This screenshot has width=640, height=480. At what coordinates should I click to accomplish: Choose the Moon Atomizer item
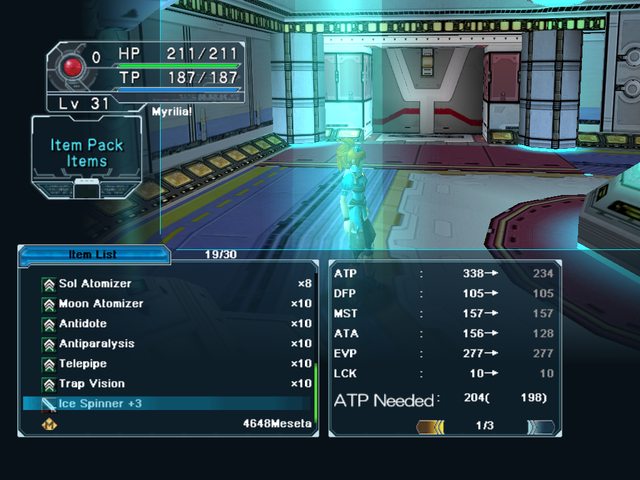[100, 304]
